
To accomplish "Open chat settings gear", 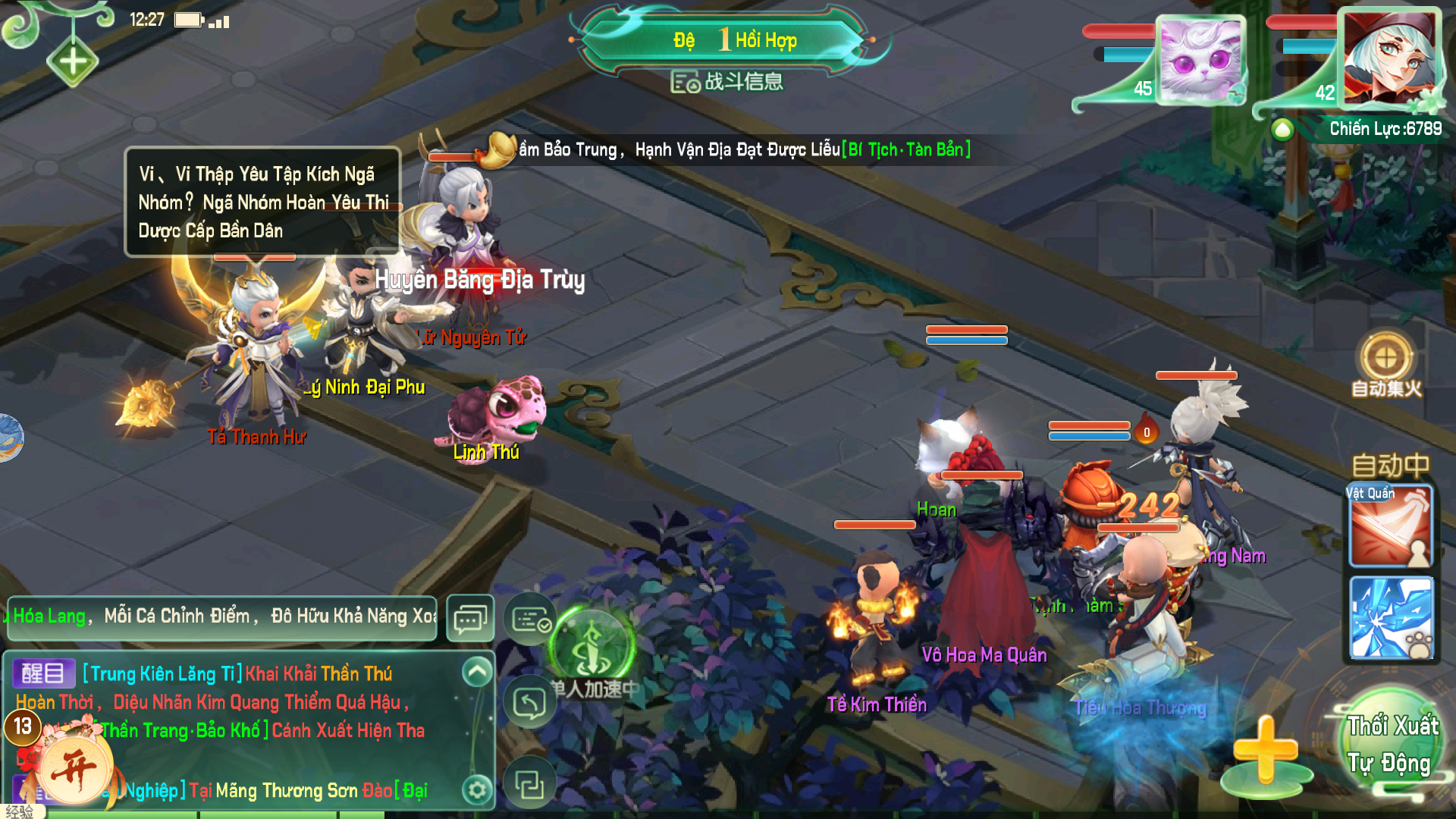I will [x=477, y=790].
